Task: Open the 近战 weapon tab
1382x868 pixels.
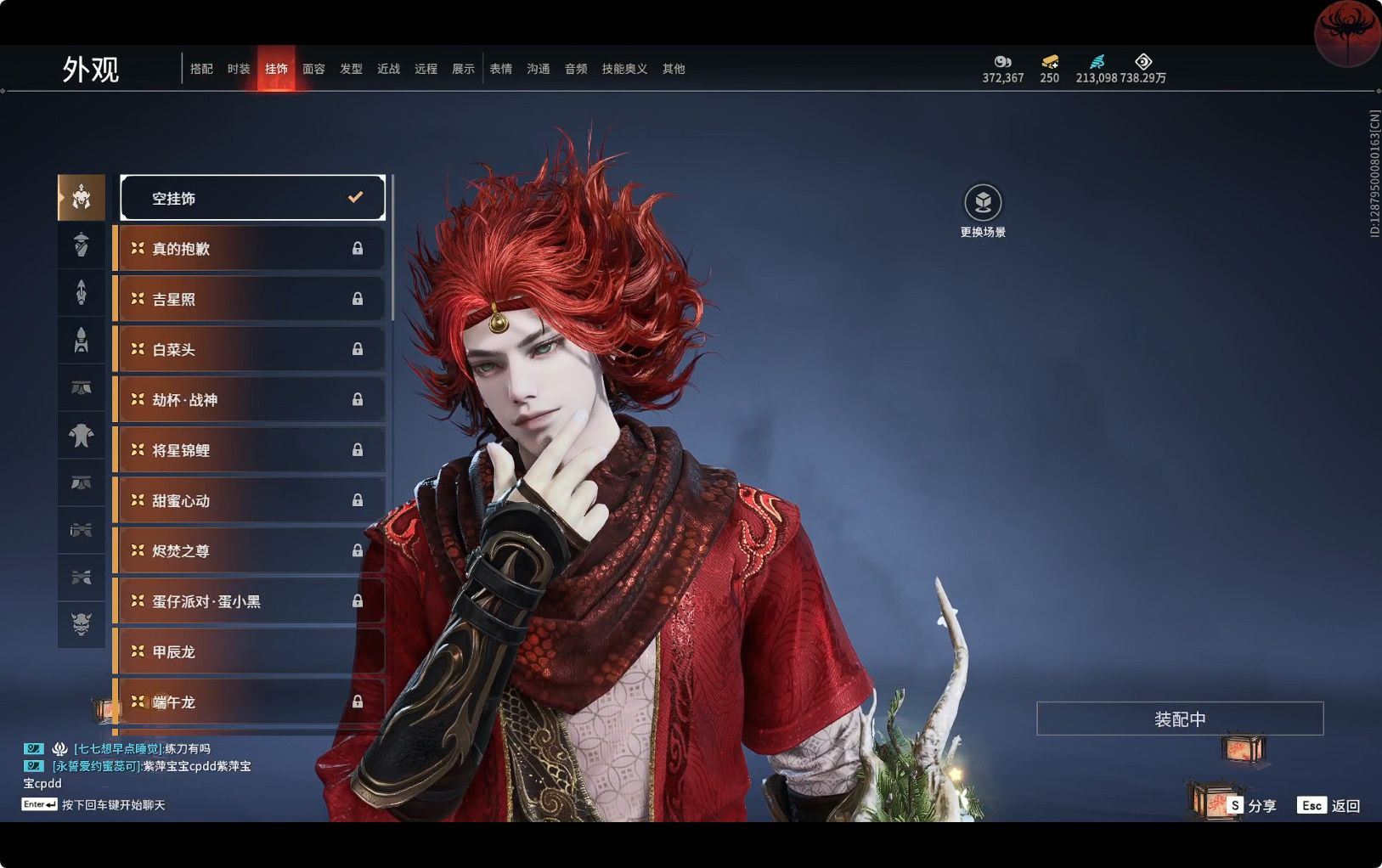Action: (388, 69)
